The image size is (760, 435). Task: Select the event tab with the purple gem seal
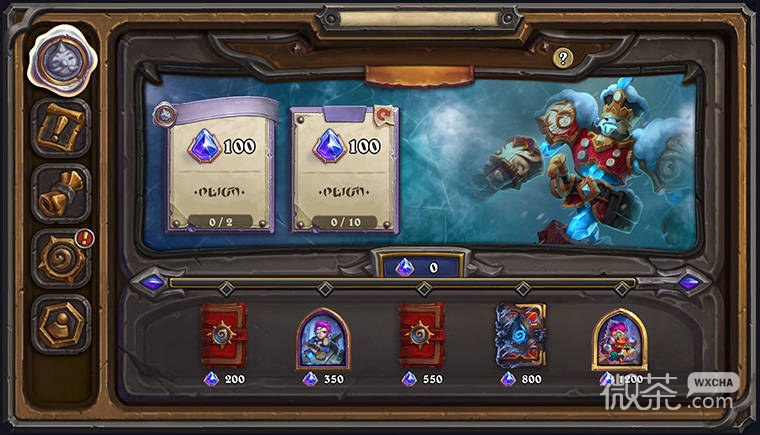pyautogui.click(x=60, y=59)
